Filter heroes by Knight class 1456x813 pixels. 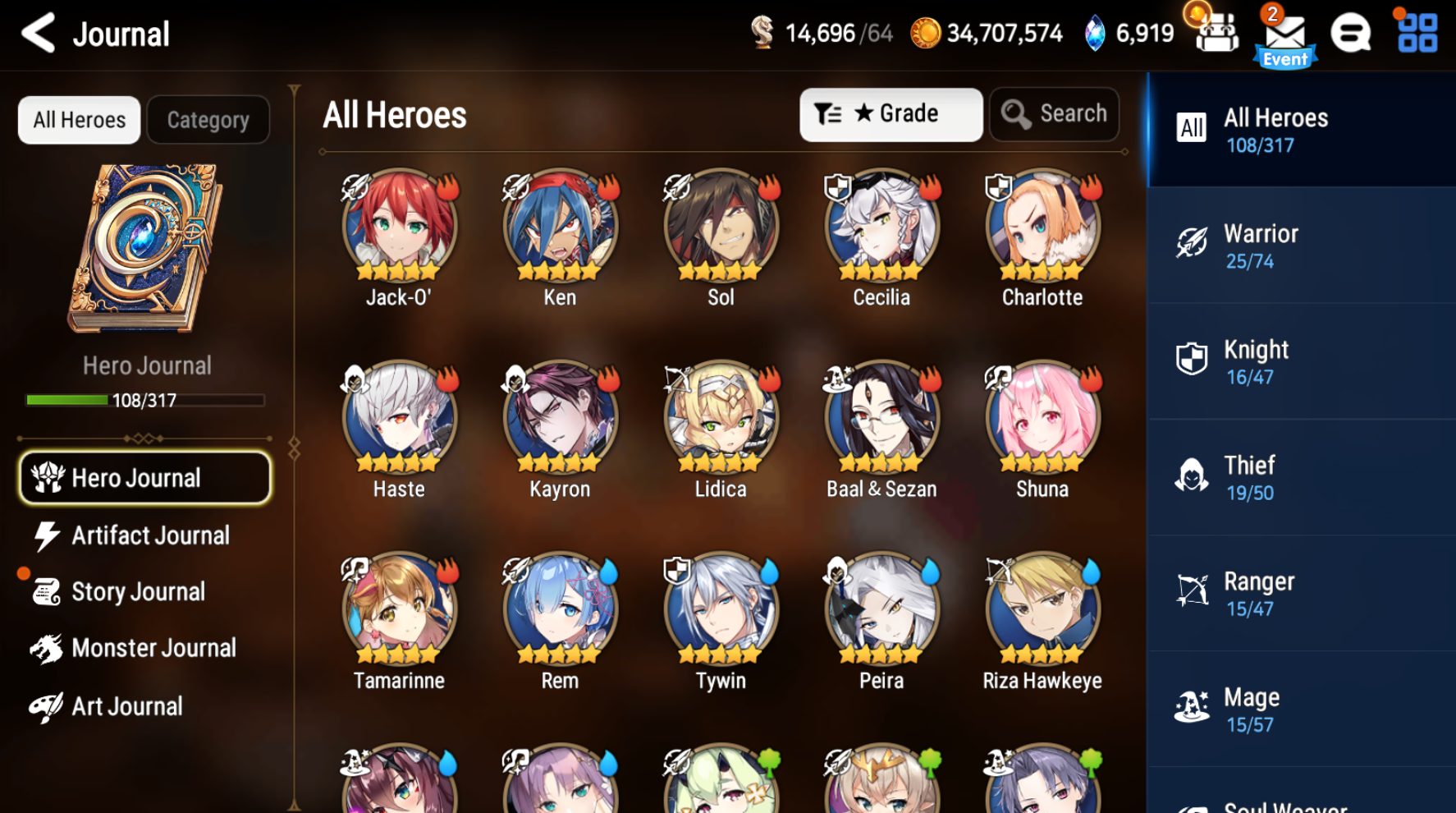pyautogui.click(x=1299, y=361)
